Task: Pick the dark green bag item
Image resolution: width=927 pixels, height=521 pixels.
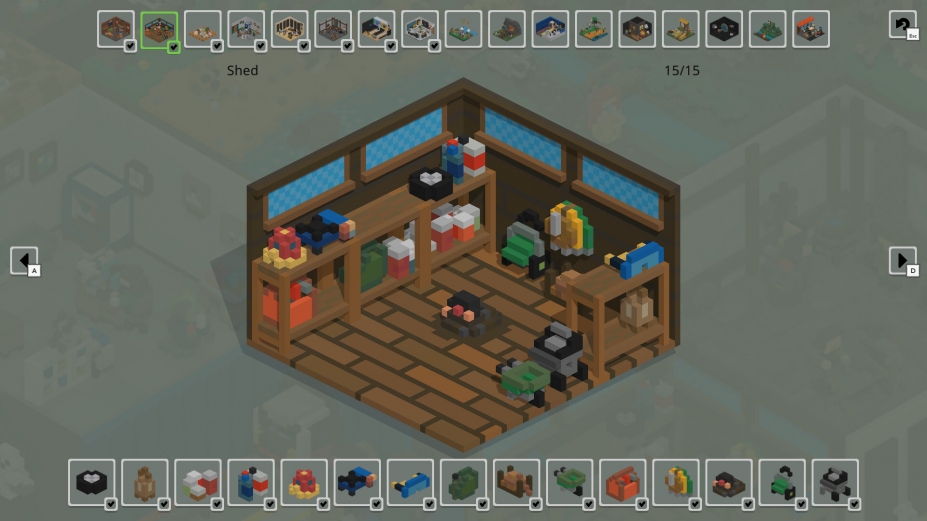Action: [463, 482]
